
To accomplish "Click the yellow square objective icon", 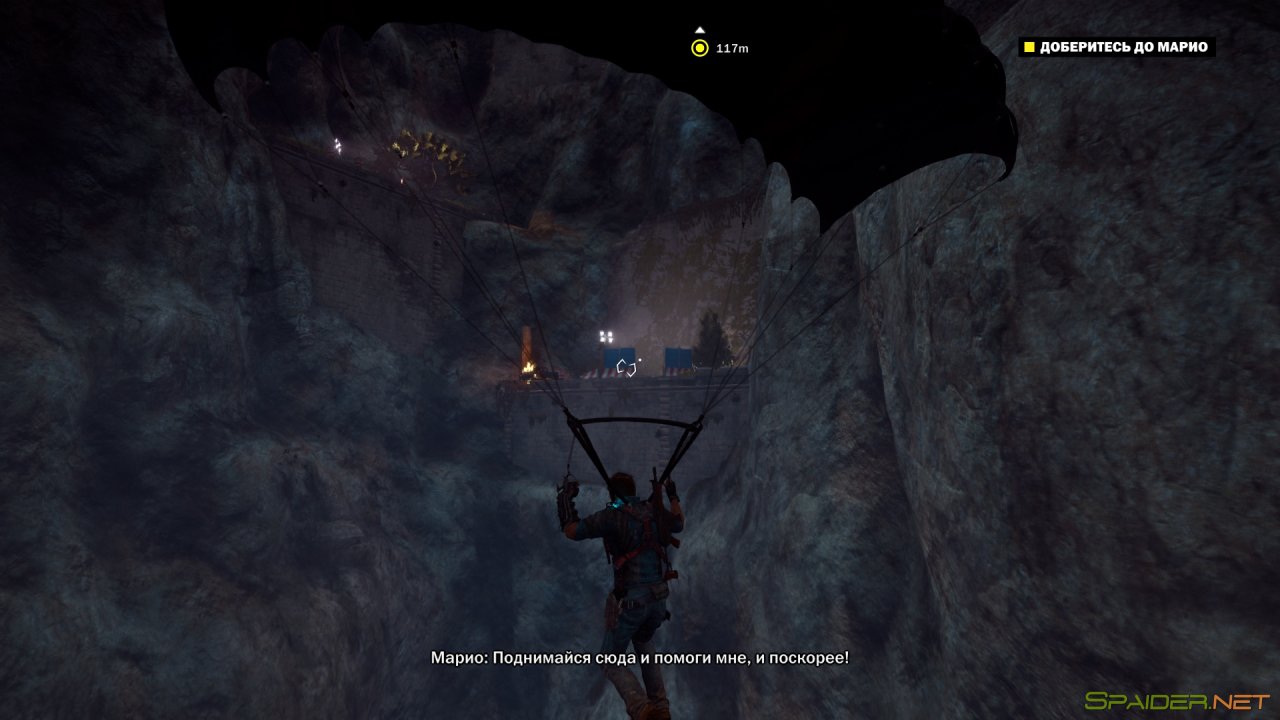I will pos(1027,46).
